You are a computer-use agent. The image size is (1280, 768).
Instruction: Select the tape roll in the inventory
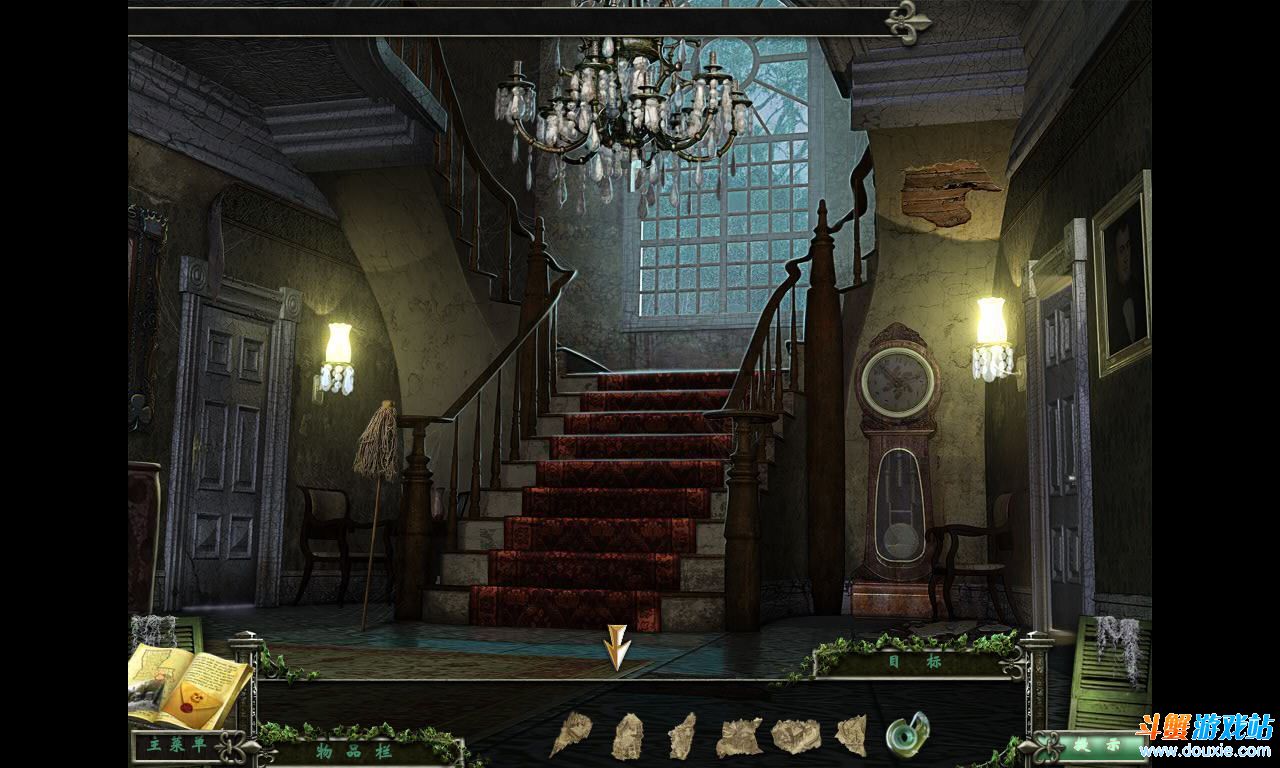point(907,734)
